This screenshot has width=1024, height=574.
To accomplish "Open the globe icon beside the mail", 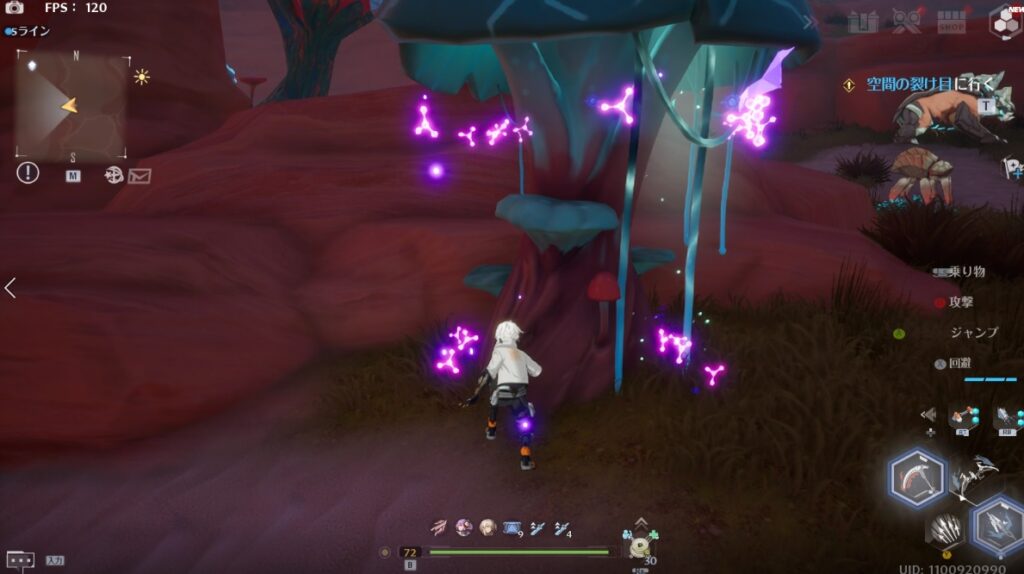I will [x=114, y=176].
